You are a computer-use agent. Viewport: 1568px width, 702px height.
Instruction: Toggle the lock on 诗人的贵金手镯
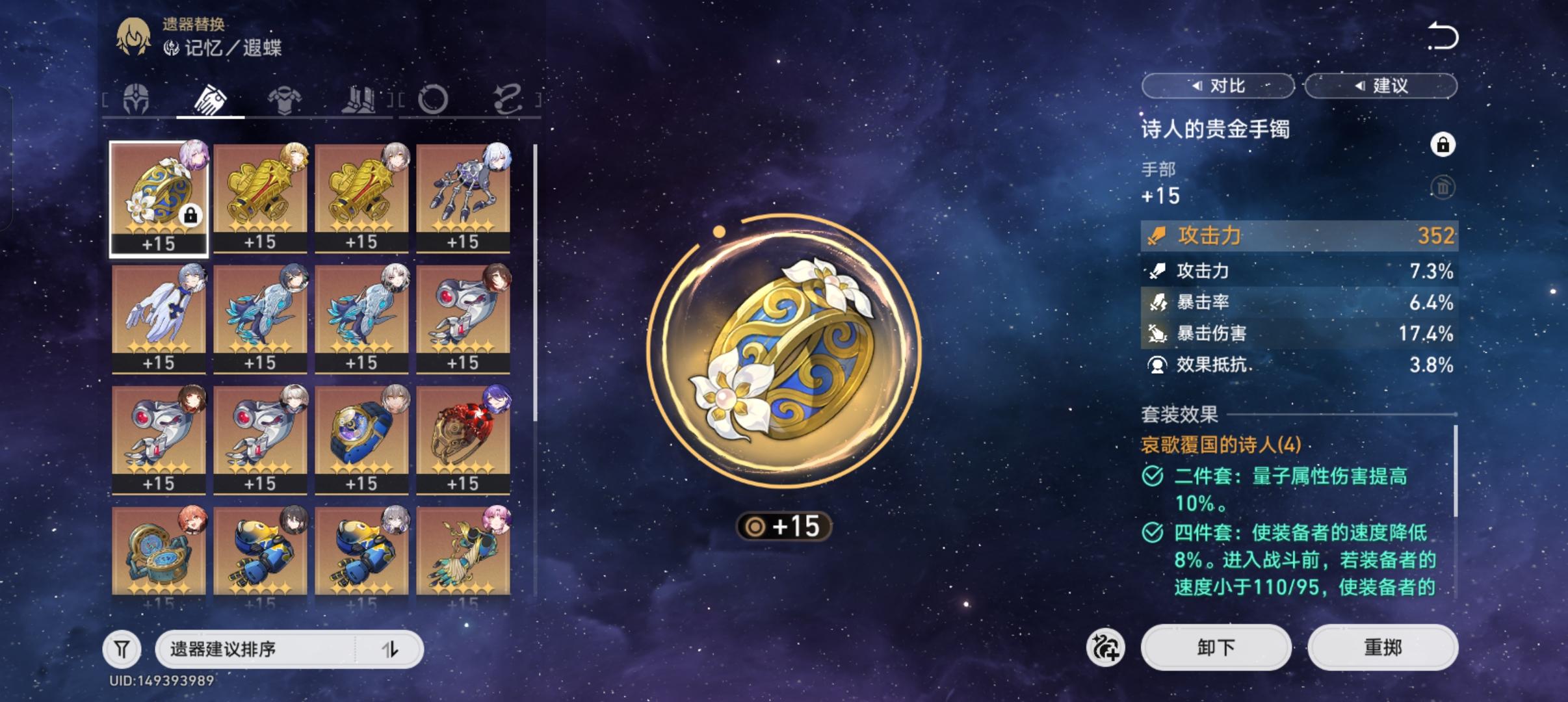point(1443,144)
